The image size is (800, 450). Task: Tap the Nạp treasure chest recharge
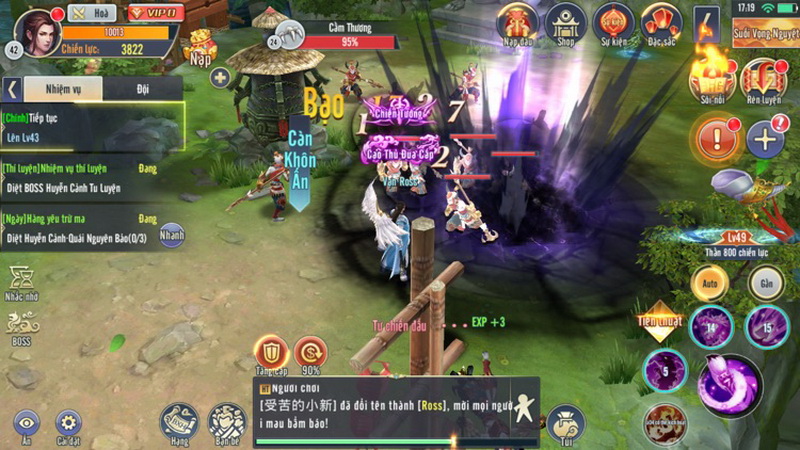[200, 46]
